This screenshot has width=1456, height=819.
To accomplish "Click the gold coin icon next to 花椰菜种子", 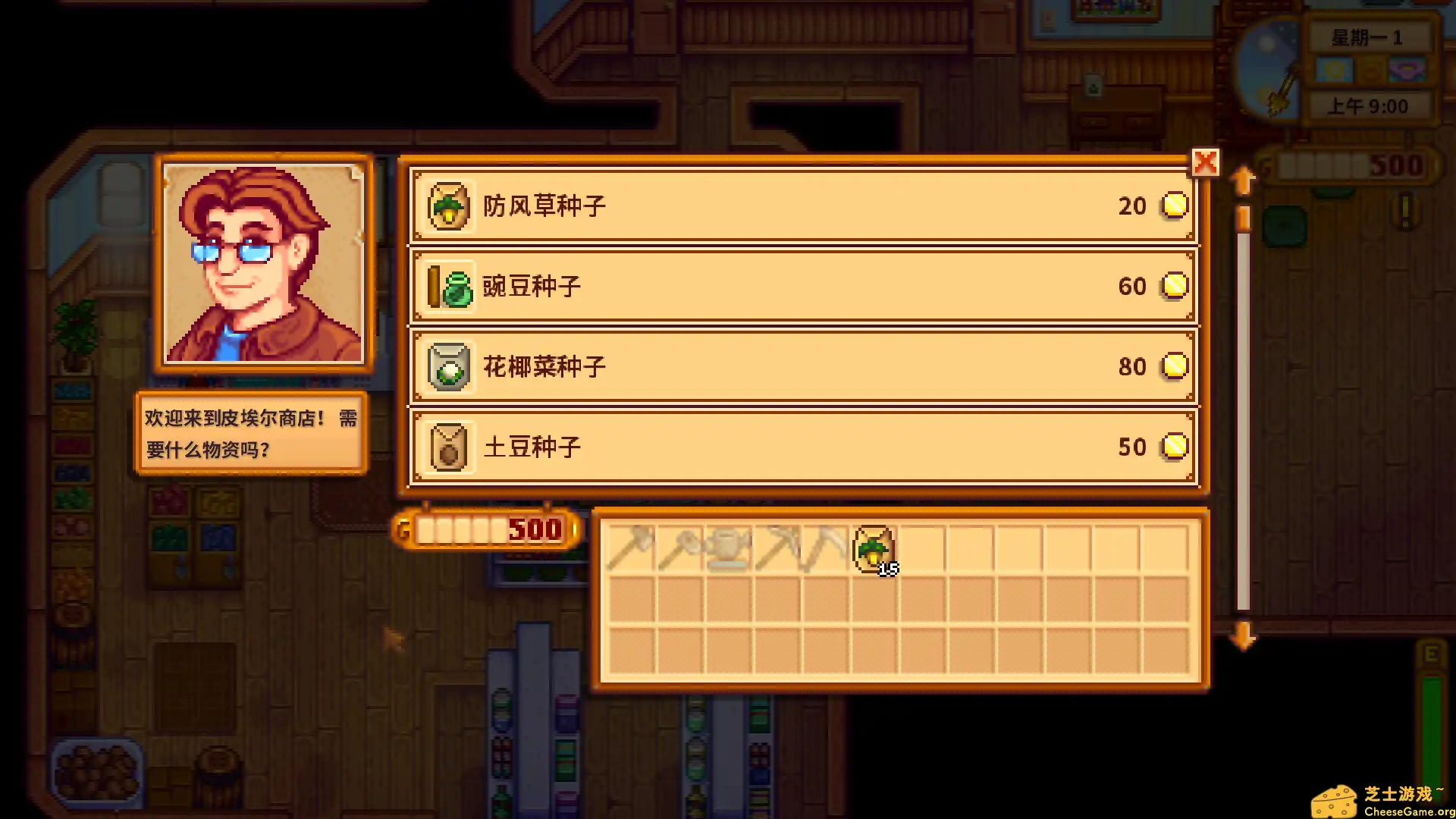I will (1174, 366).
